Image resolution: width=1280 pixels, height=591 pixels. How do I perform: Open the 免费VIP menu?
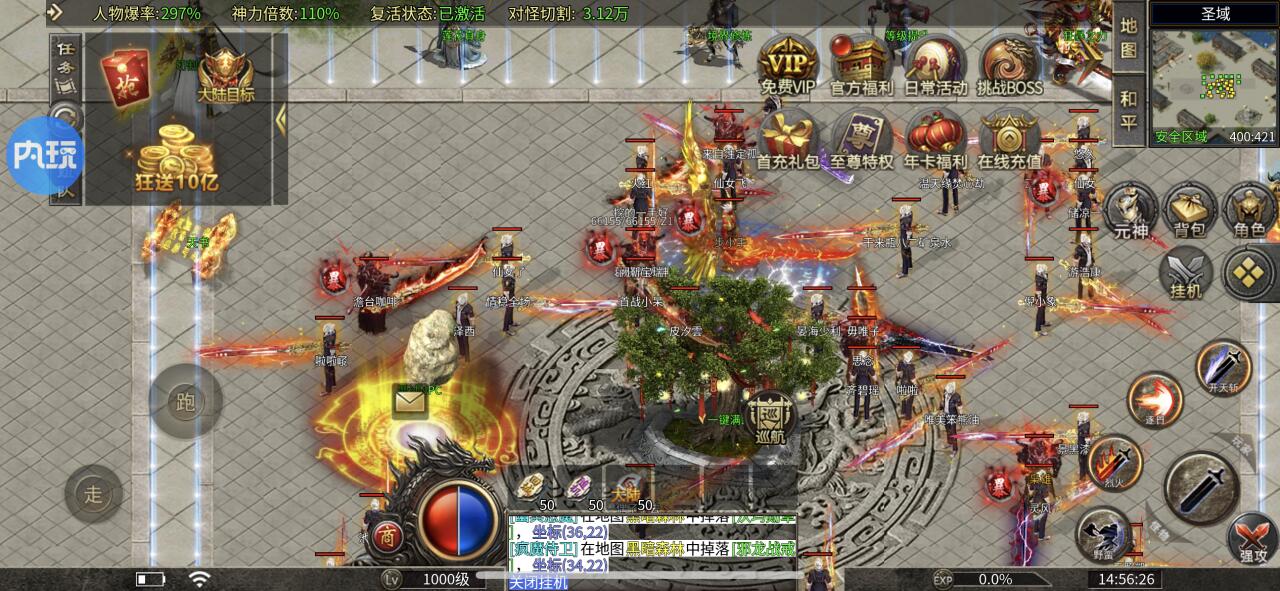(787, 63)
